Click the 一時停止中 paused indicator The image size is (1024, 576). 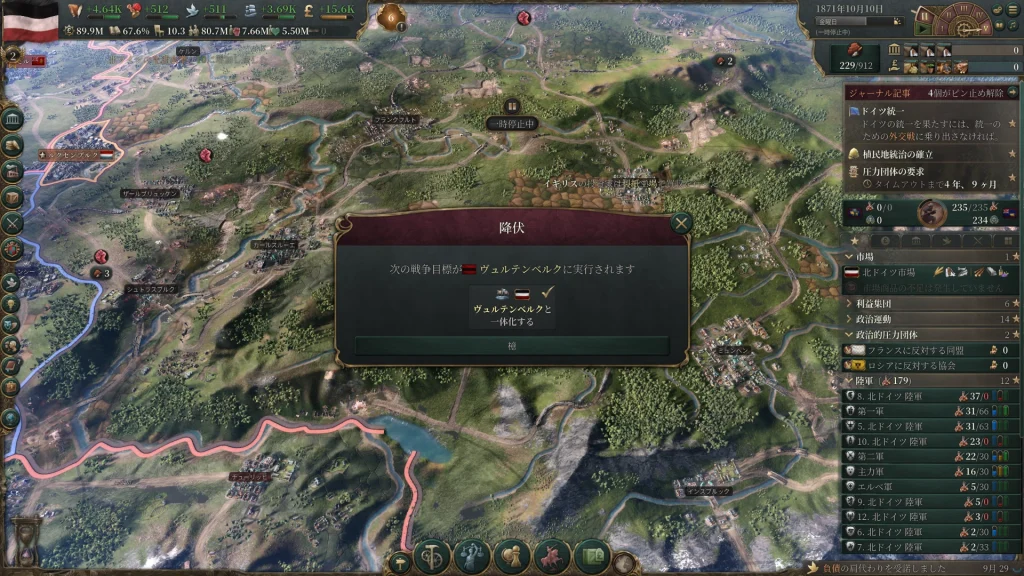coord(512,123)
